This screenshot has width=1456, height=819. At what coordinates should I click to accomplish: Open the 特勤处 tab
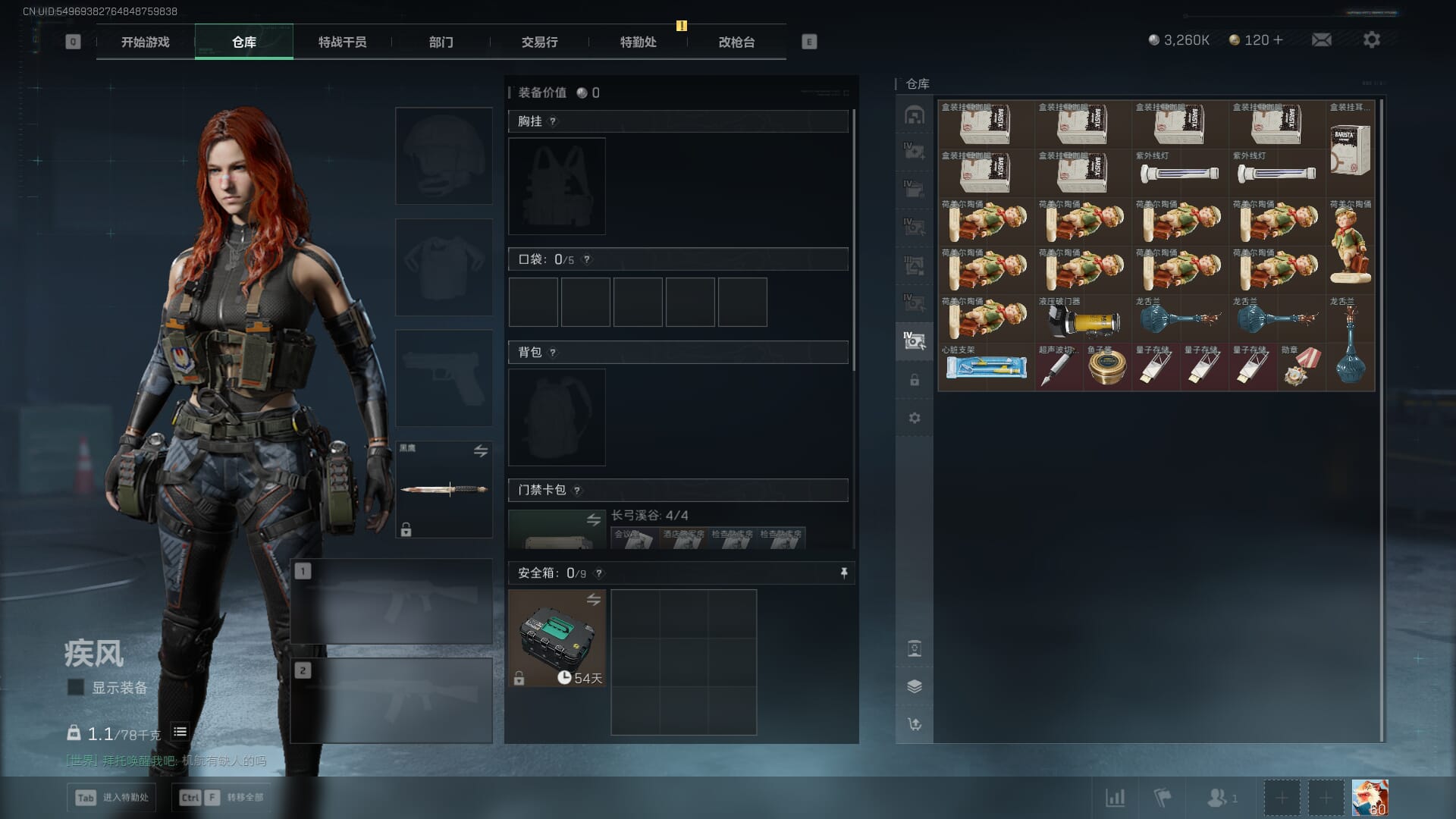point(638,42)
